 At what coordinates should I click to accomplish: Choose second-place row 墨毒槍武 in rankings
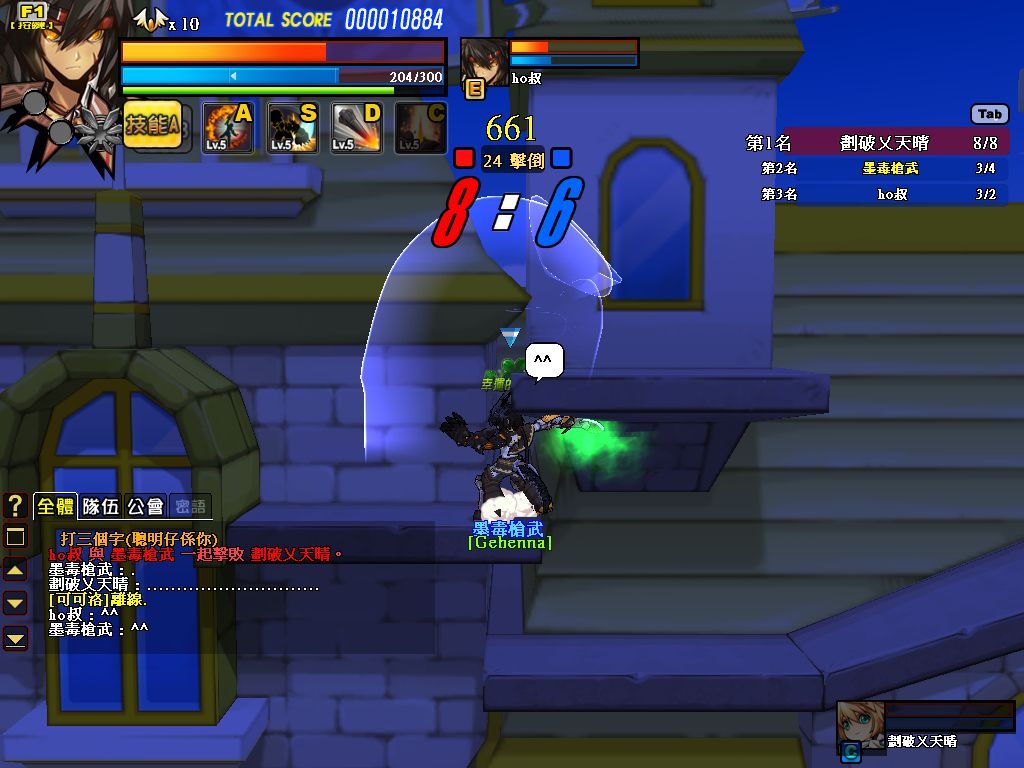(x=876, y=169)
